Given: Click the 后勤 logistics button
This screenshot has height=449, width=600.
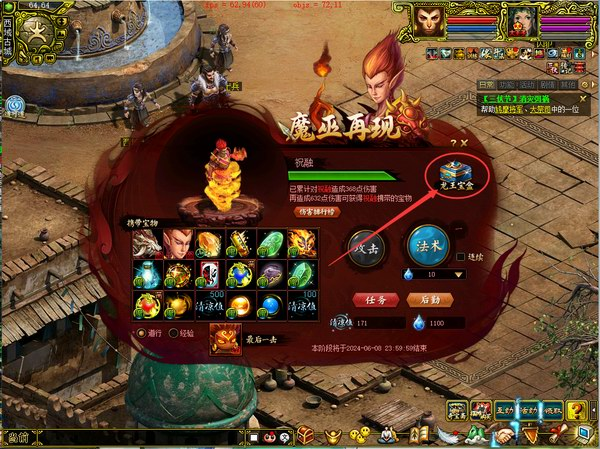Looking at the screenshot, I should (x=431, y=299).
